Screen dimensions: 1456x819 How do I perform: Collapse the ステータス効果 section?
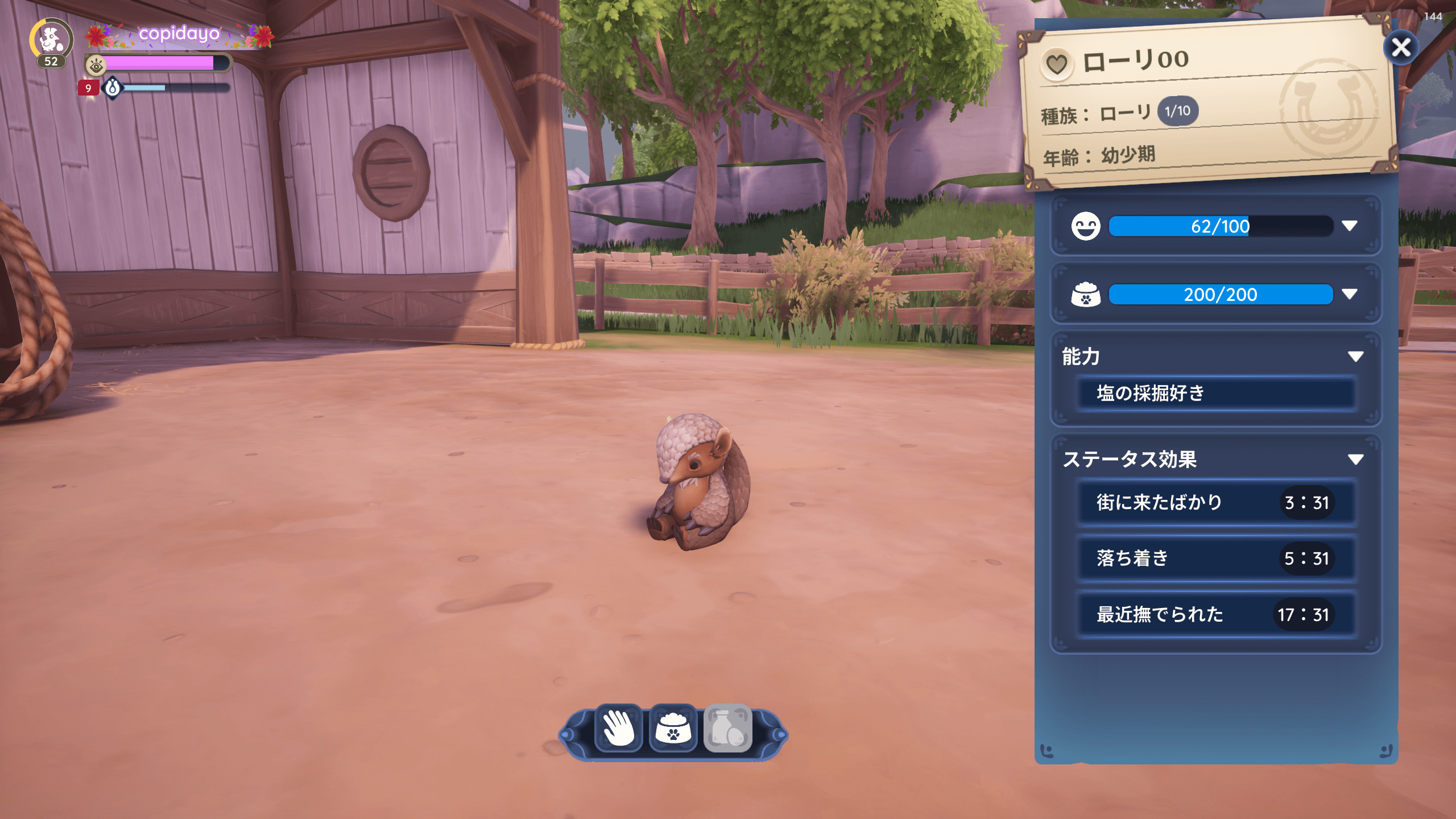point(1355,460)
